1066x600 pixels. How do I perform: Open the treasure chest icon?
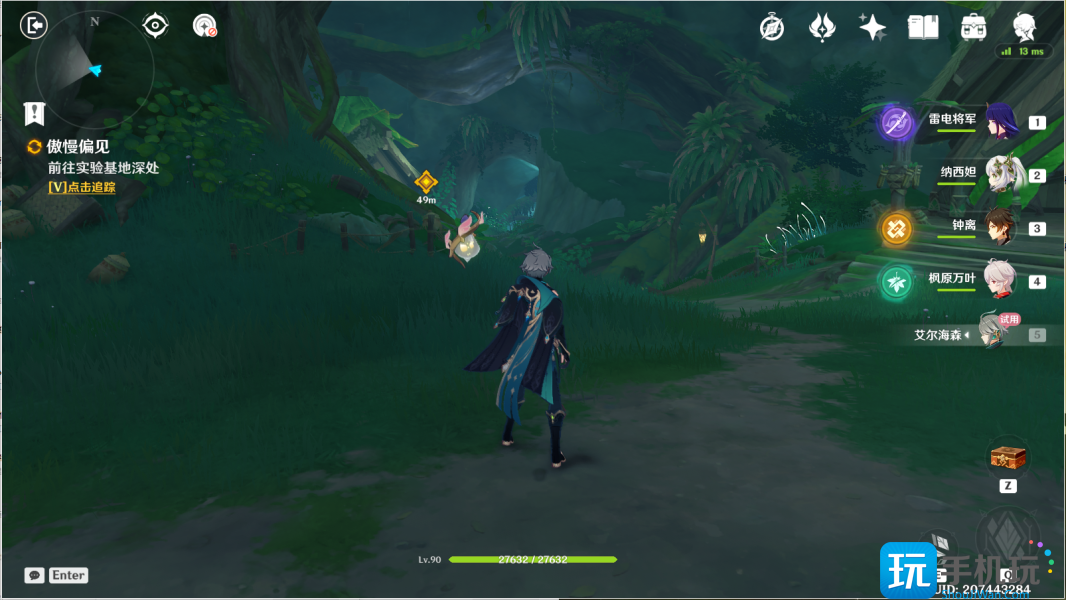click(1008, 458)
